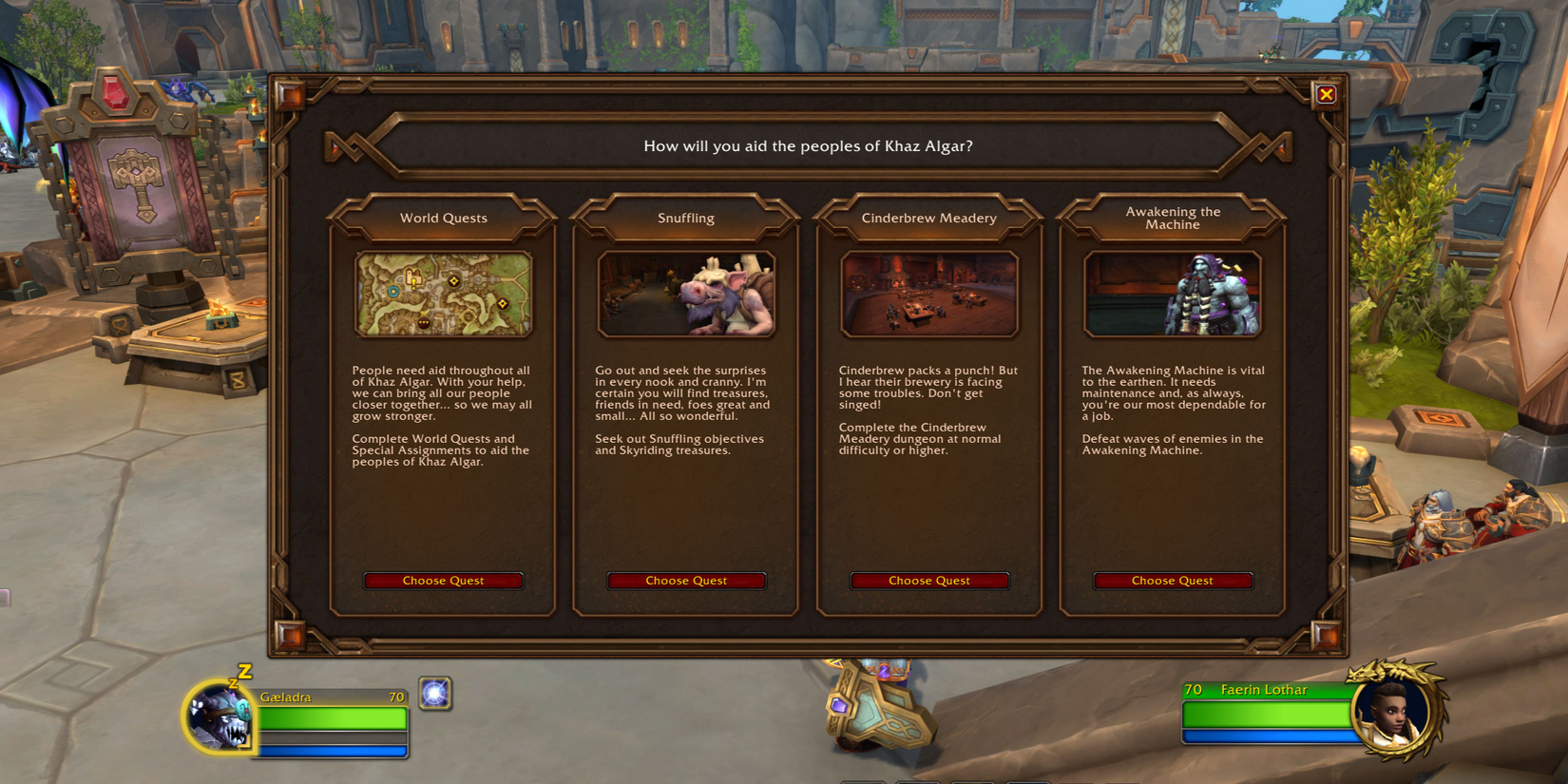Click Choose Quest under World Quests
The image size is (1568, 784).
pyautogui.click(x=443, y=581)
